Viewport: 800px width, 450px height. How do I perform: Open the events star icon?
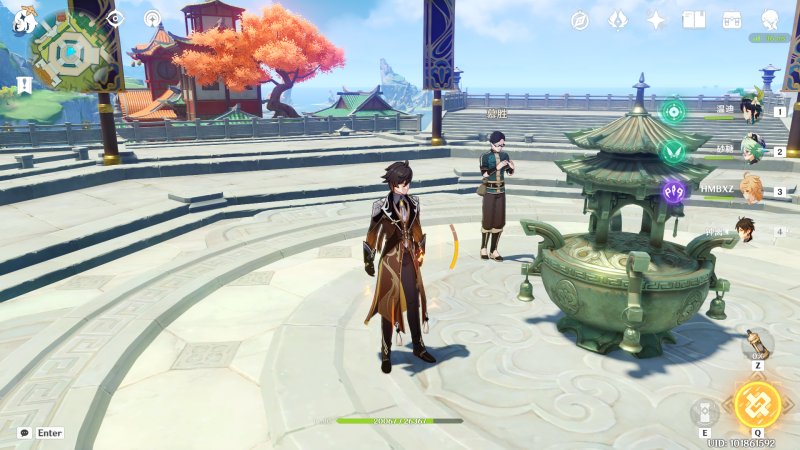point(618,20)
